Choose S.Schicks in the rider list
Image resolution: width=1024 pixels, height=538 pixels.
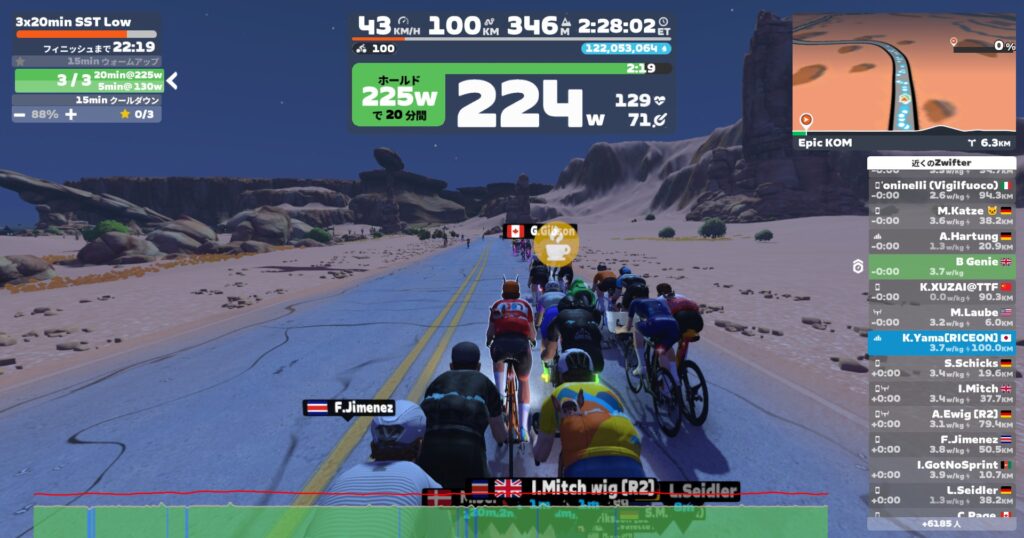point(942,368)
